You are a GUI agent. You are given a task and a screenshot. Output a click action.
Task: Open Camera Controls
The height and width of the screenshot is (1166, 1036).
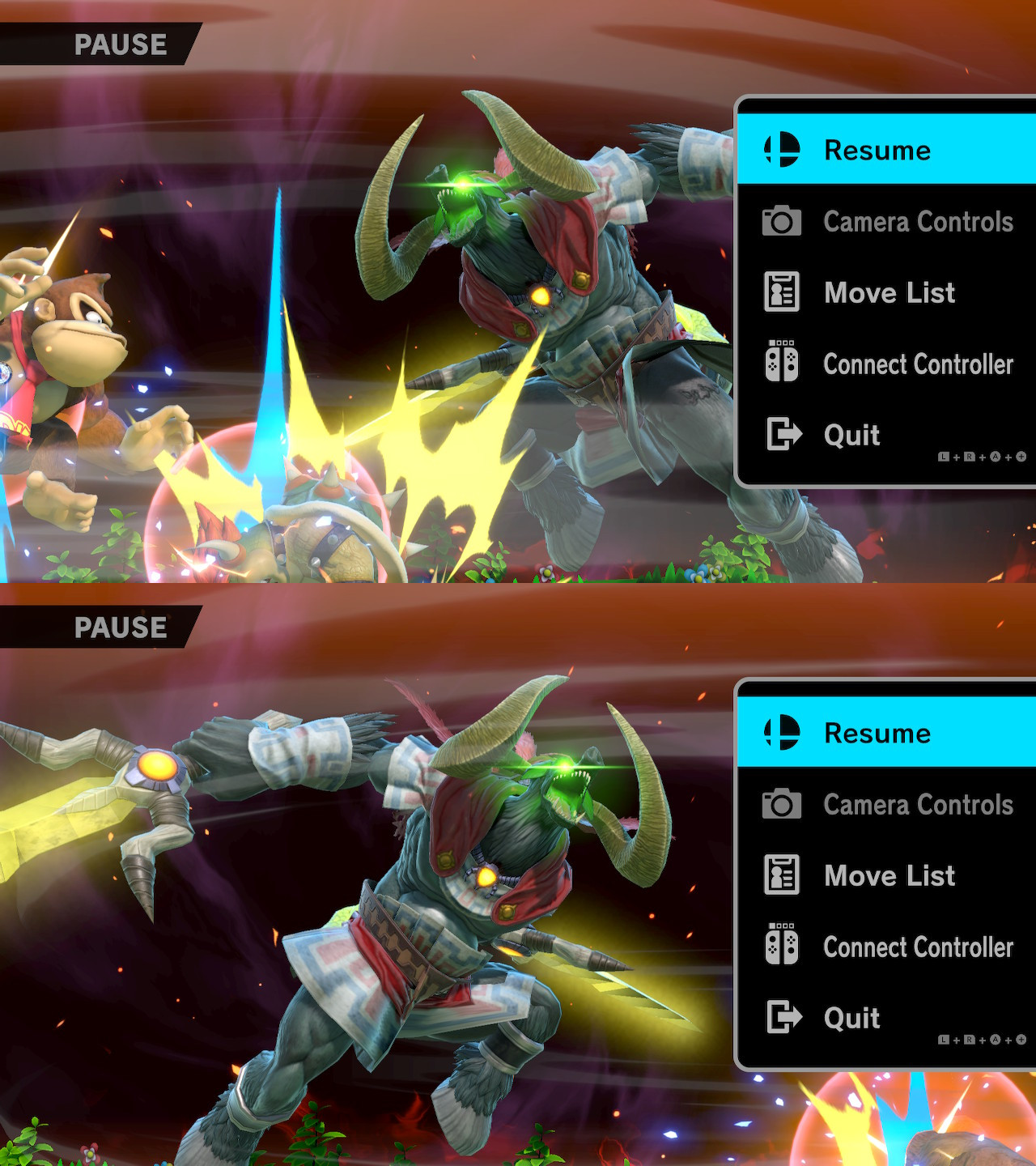(917, 221)
